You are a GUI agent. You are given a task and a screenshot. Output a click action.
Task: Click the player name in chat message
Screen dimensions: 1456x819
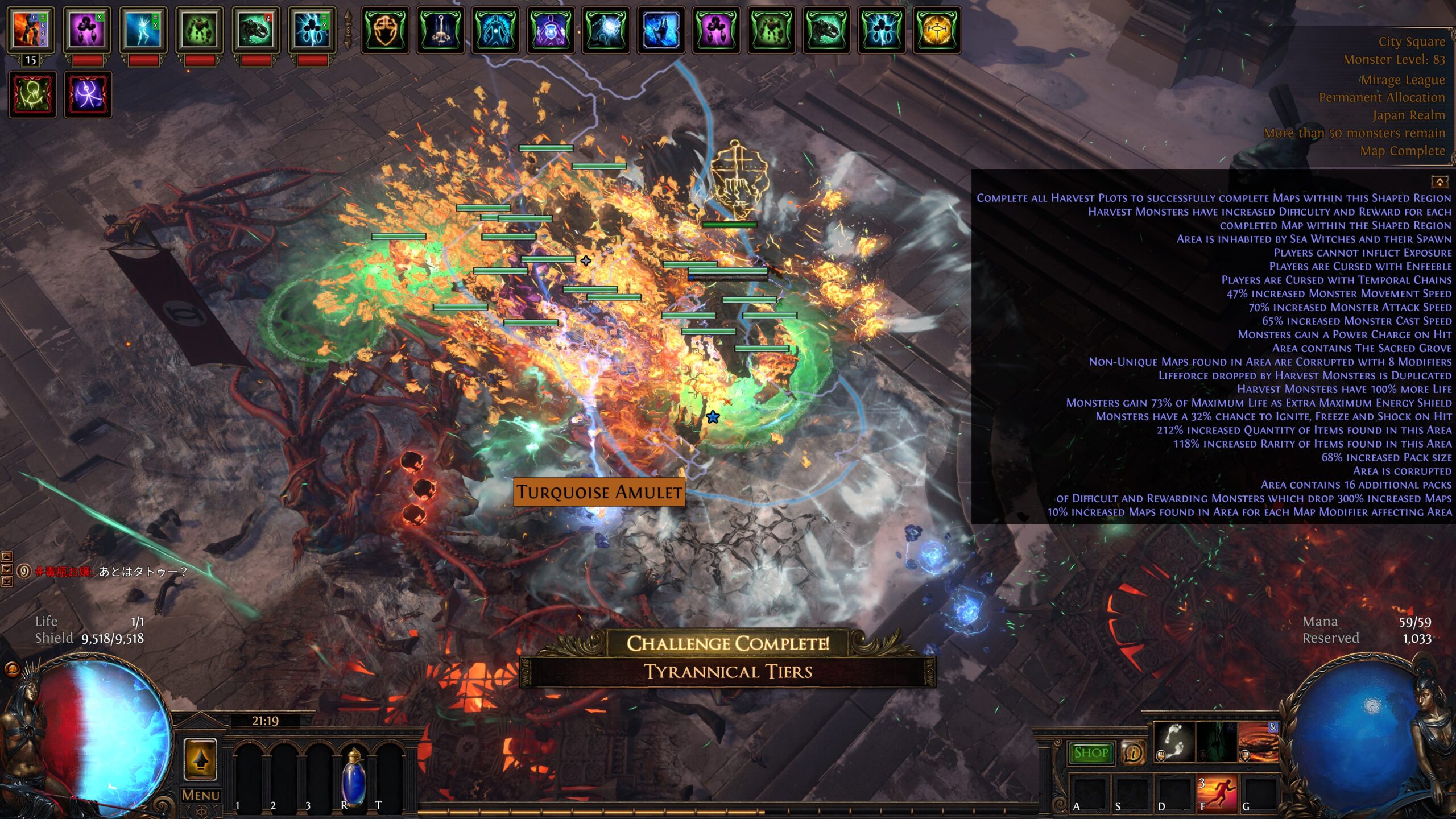pyautogui.click(x=63, y=572)
